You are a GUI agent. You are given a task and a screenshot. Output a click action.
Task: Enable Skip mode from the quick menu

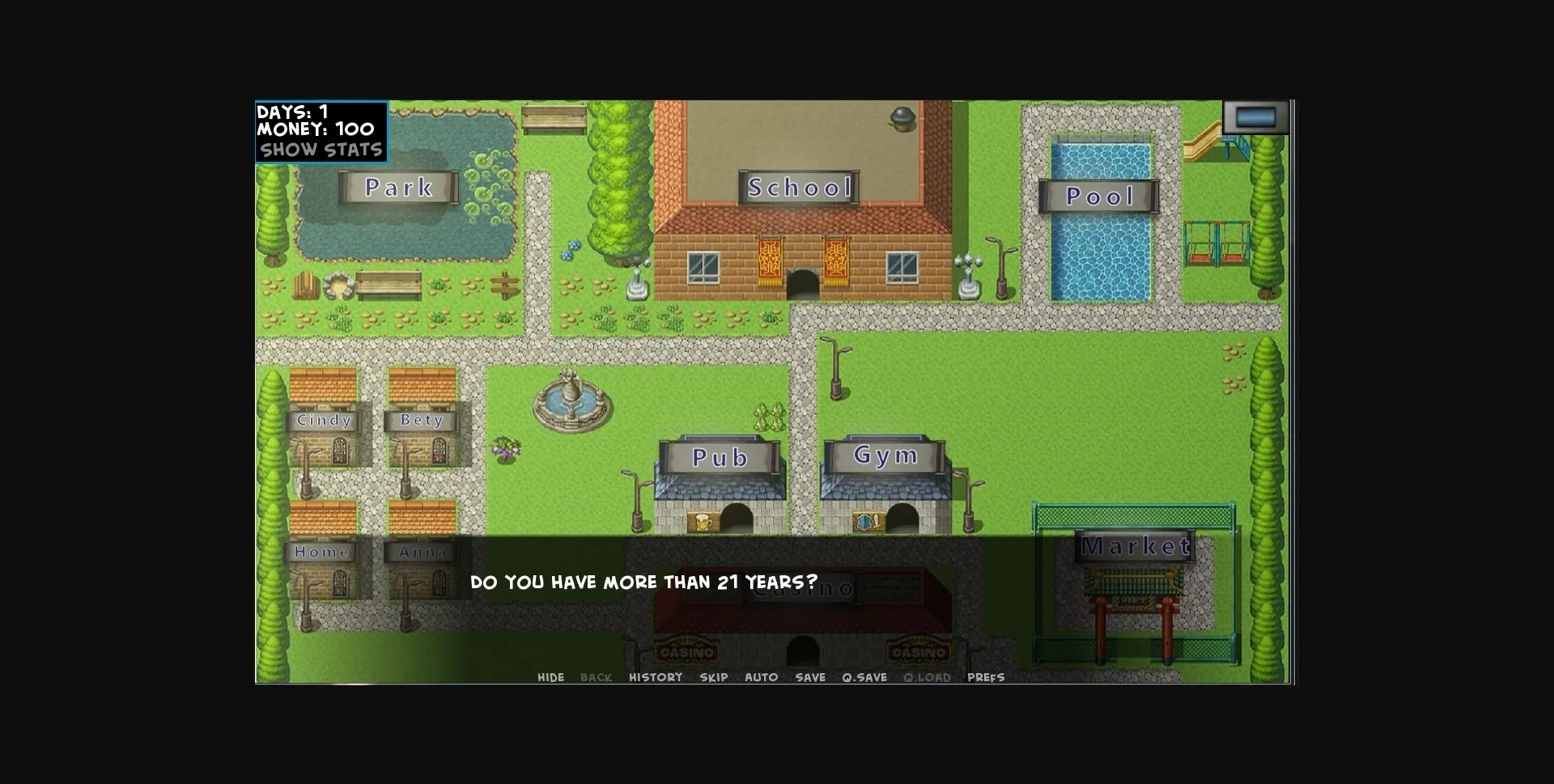coord(713,677)
